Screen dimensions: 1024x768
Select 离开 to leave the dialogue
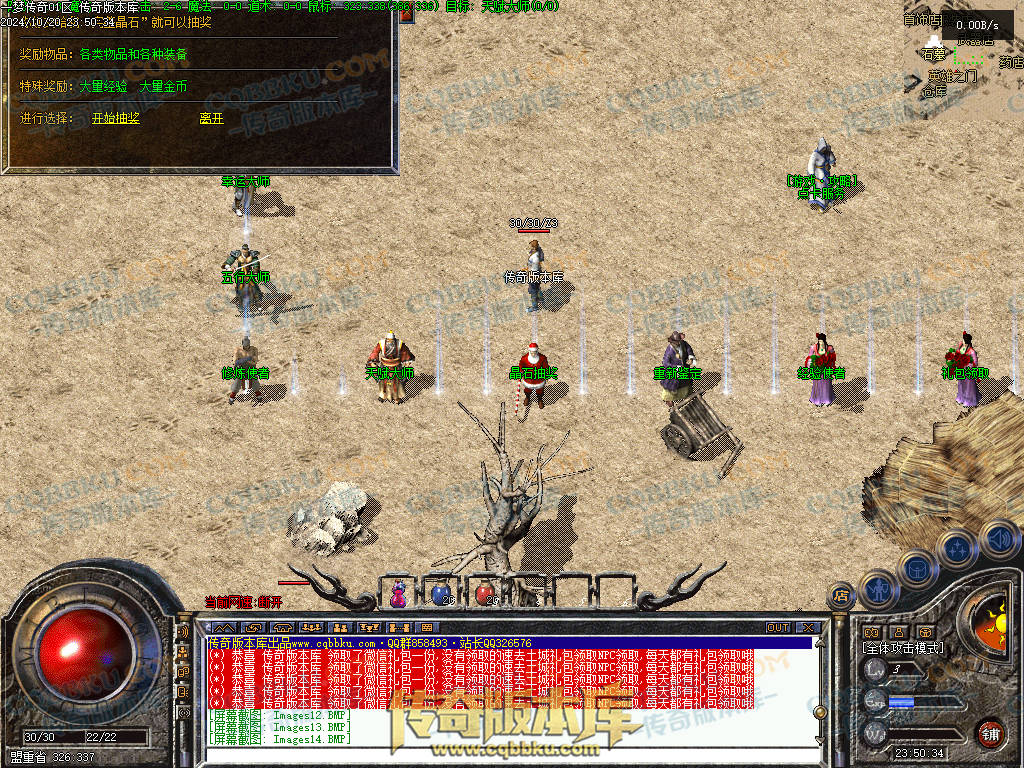tap(211, 118)
